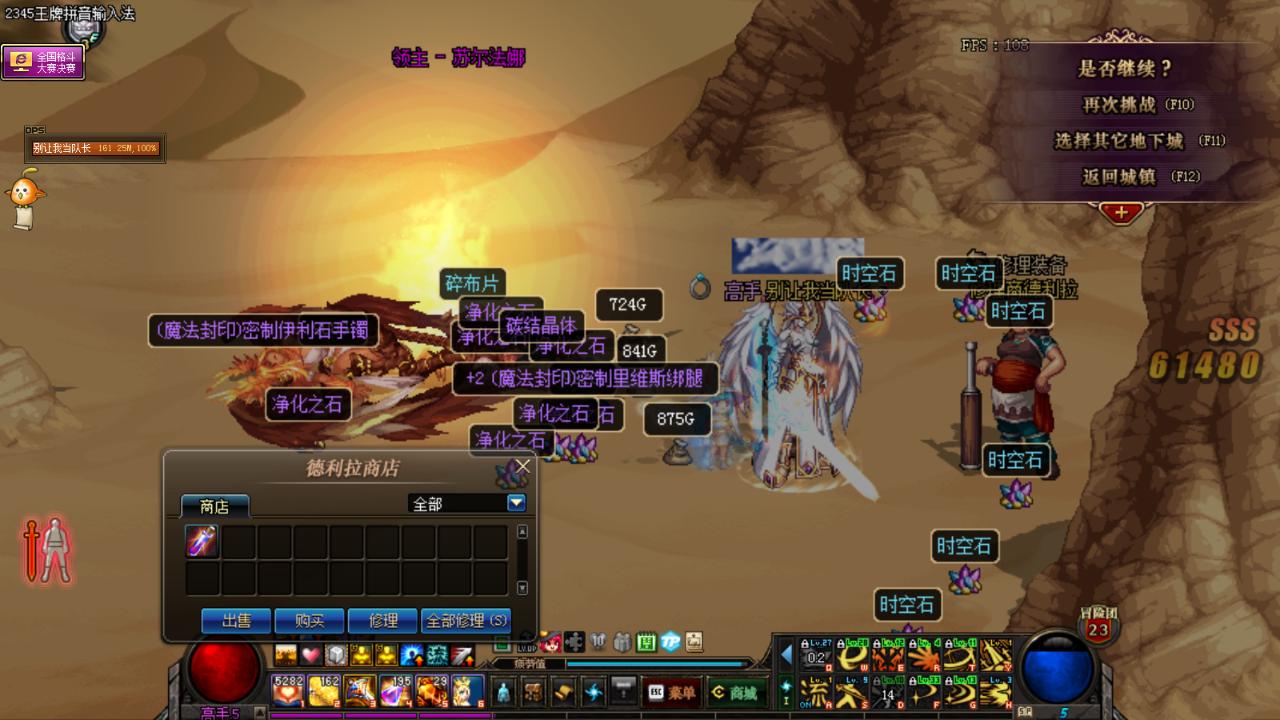Select the purple potion item in shop
Screen dimensions: 1280x720
click(202, 542)
